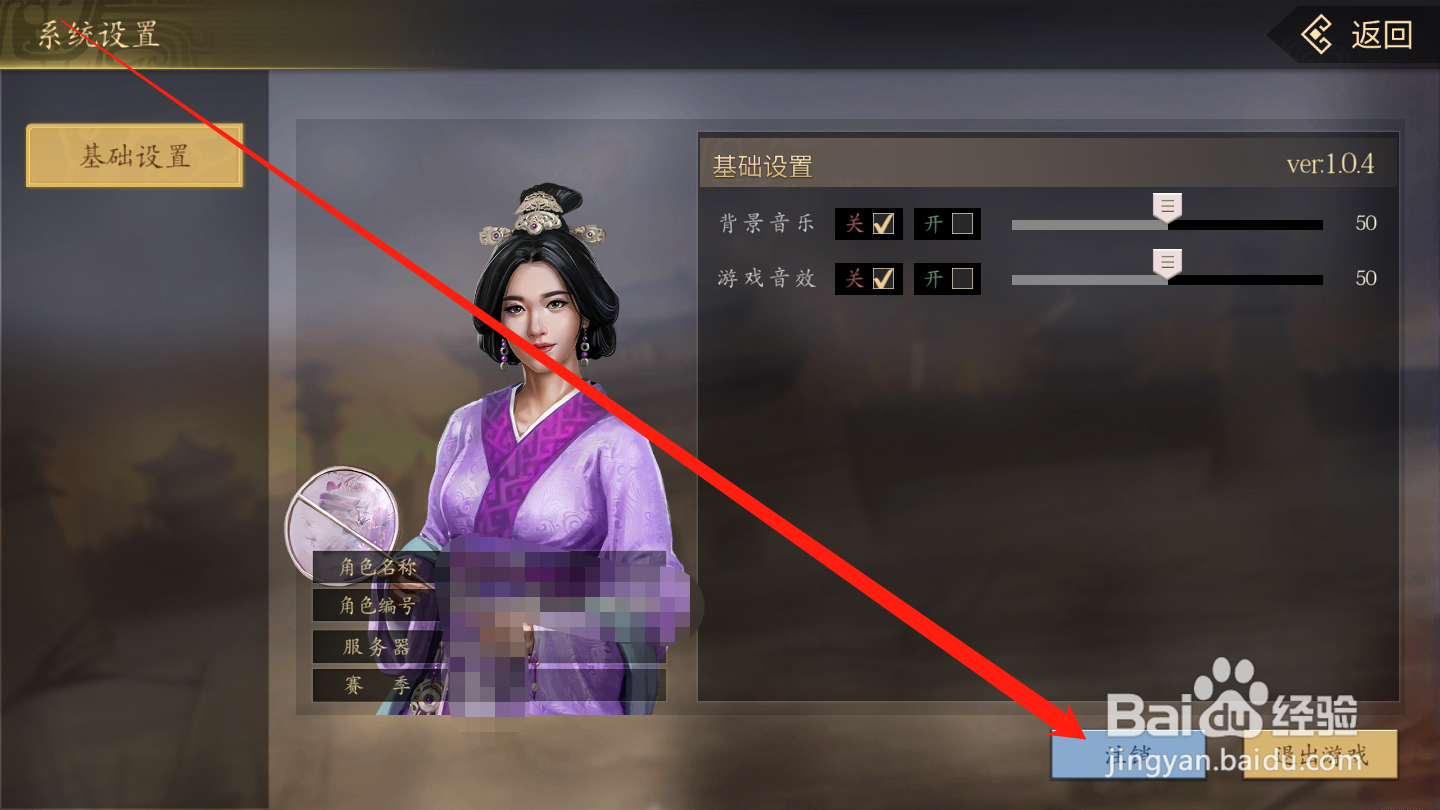Tap the back arrow icon beside 返回

point(1318,36)
